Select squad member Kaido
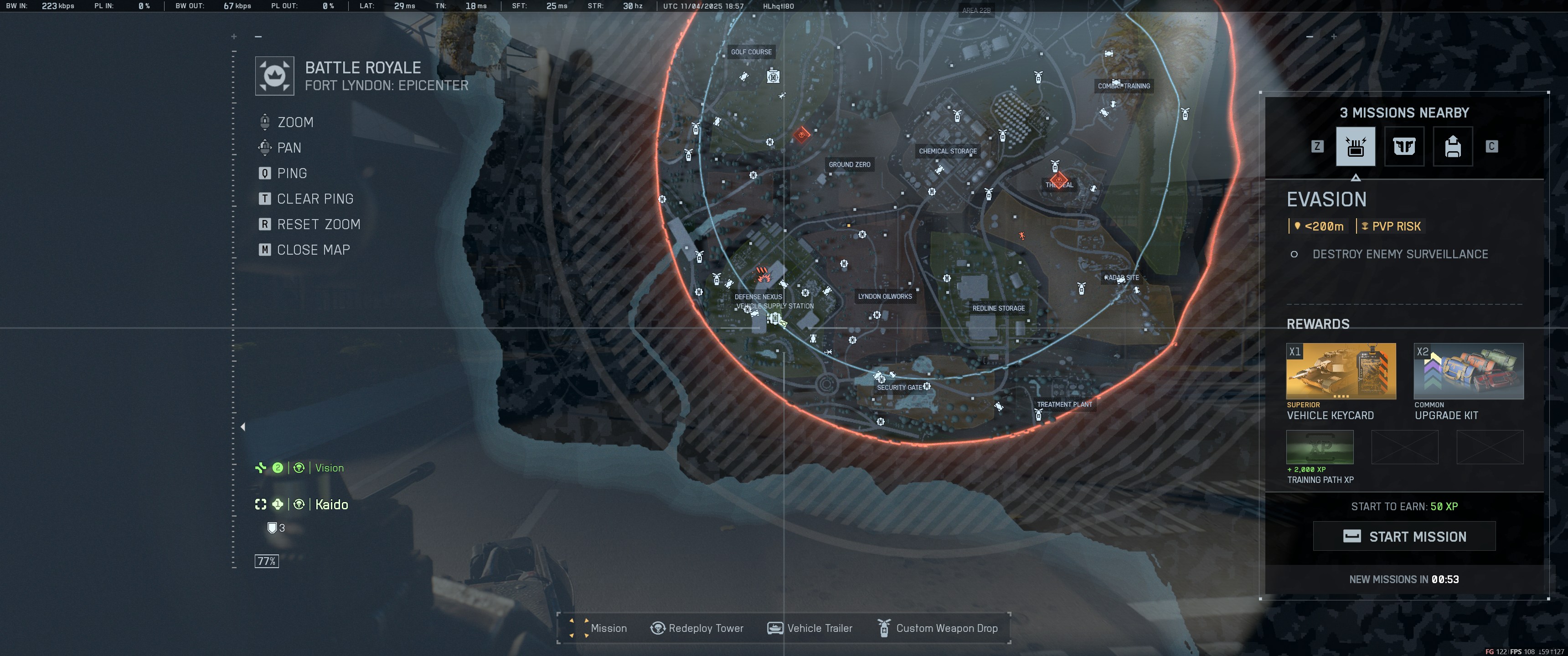 pos(331,504)
